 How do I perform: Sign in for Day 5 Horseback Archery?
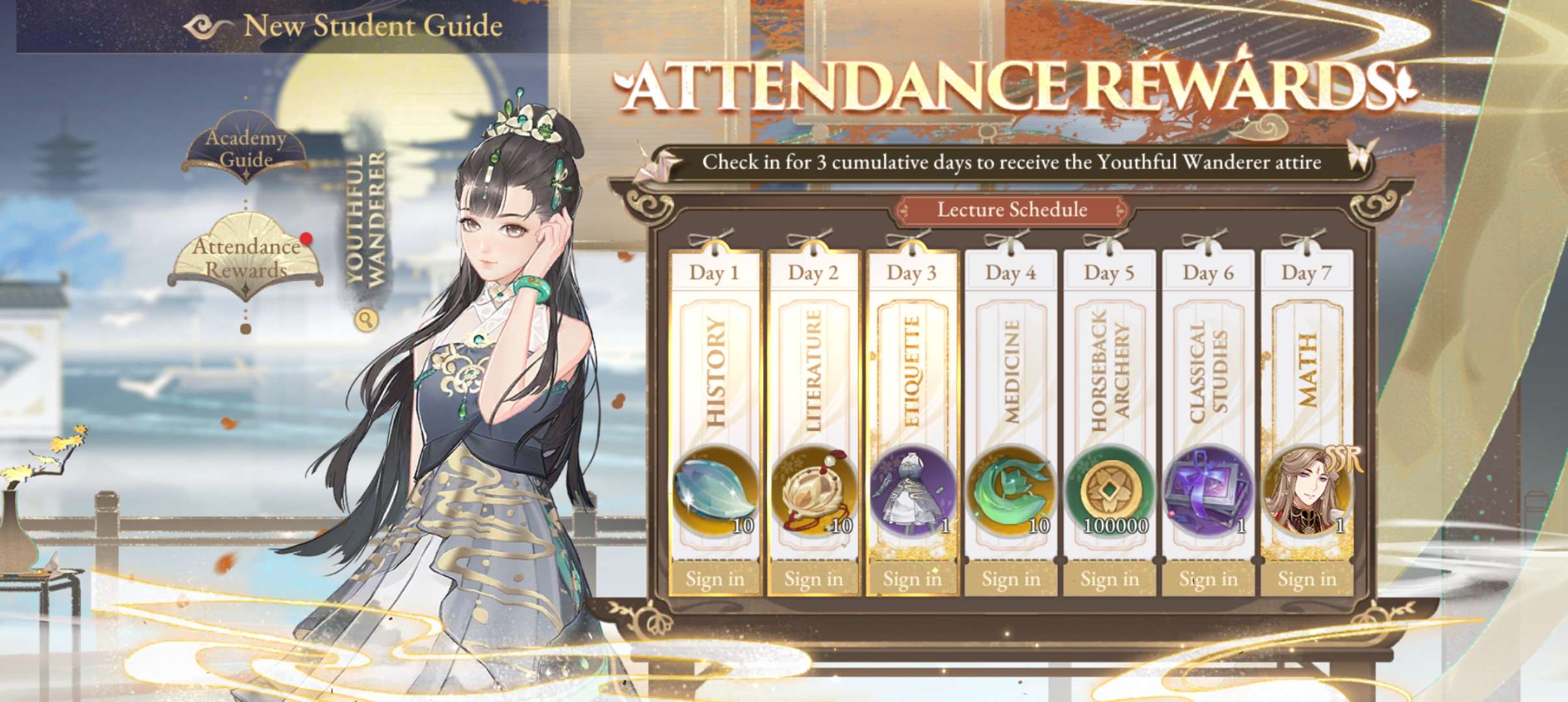1110,578
